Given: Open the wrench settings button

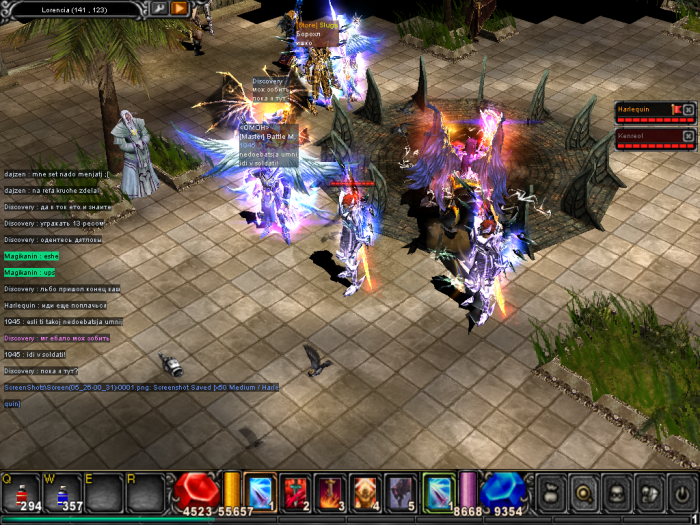Looking at the screenshot, I should pyautogui.click(x=158, y=8).
